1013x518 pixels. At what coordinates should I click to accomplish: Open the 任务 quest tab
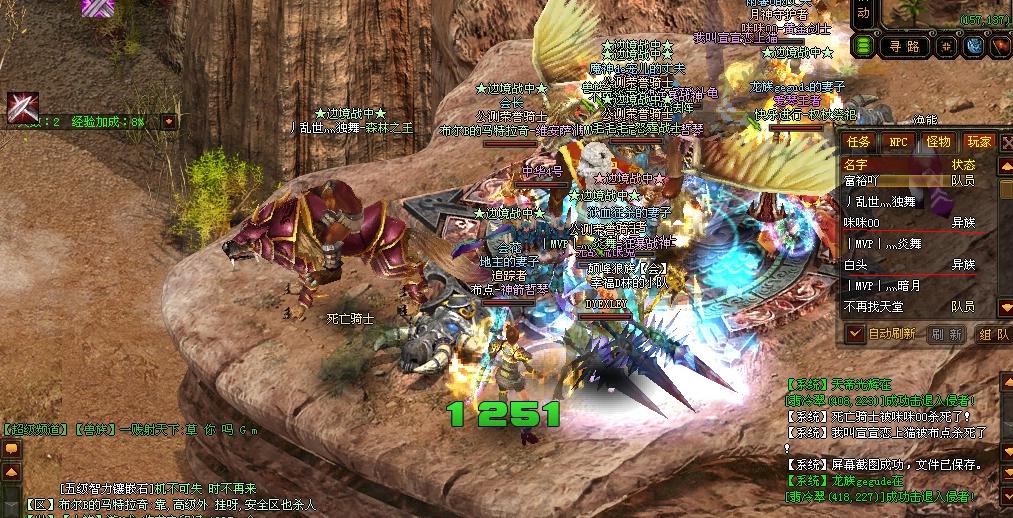pyautogui.click(x=859, y=142)
